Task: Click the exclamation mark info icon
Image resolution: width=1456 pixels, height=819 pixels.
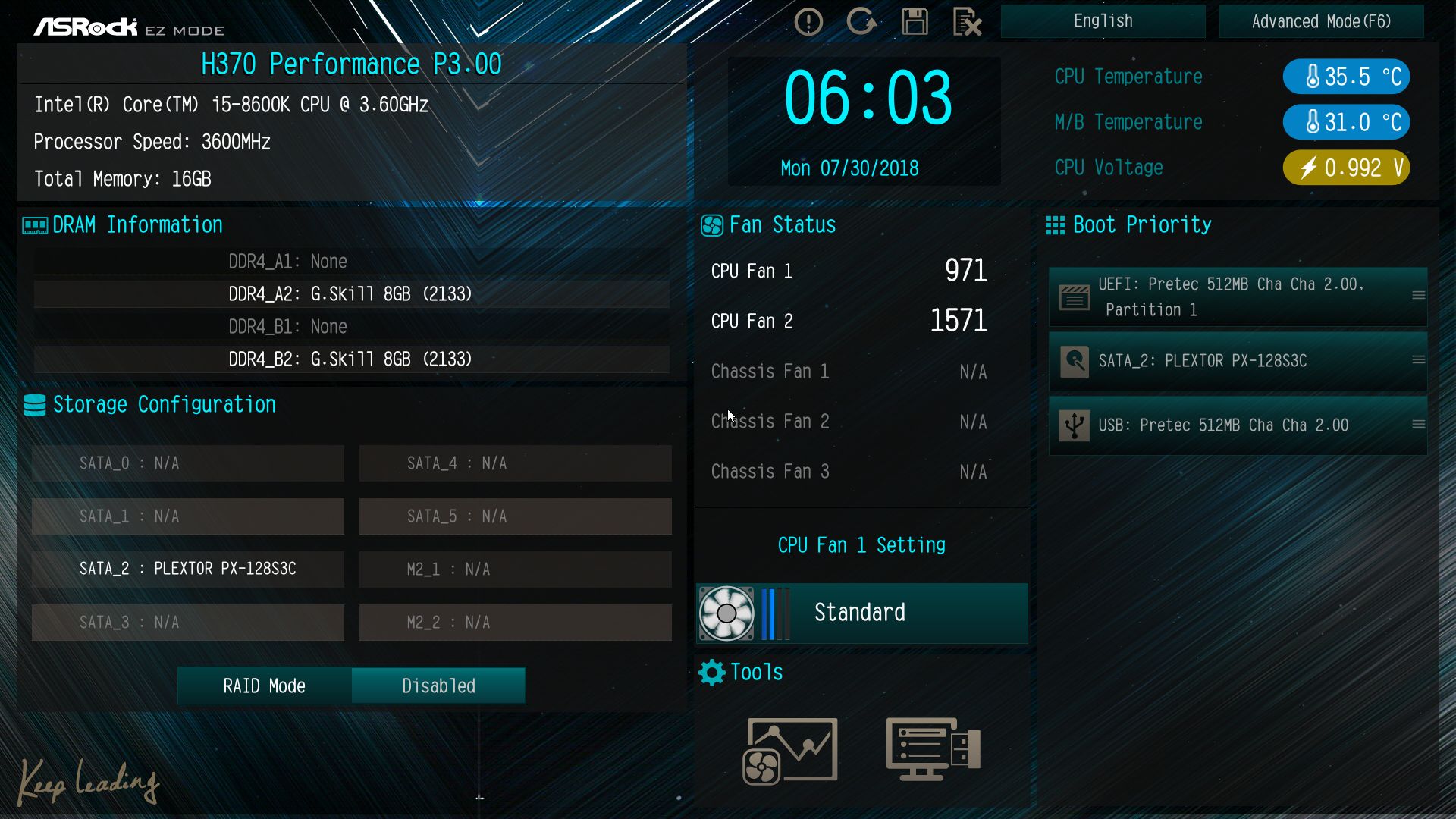Action: click(x=808, y=22)
